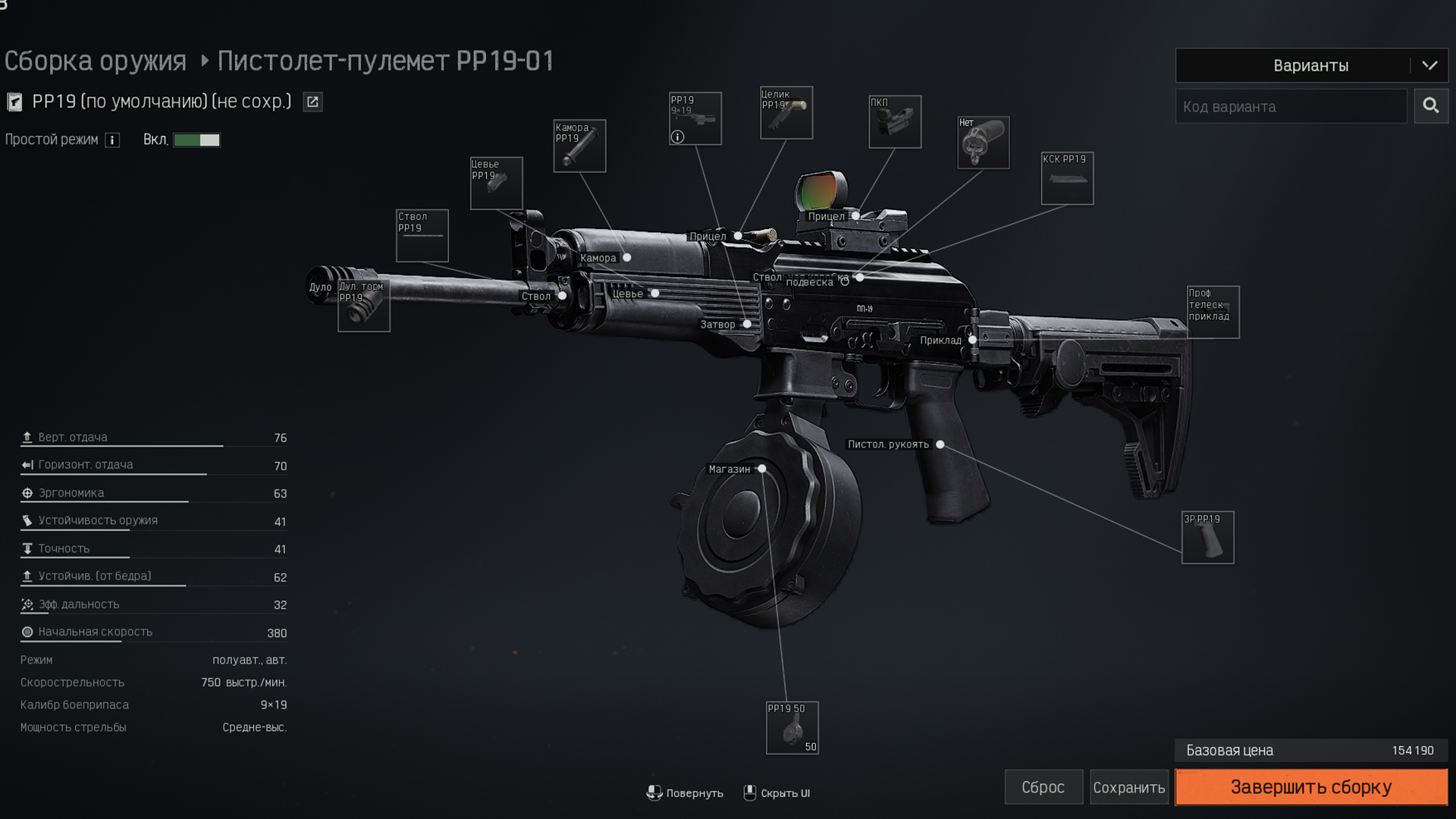
Task: Choose the Камора PP19 part slot
Action: click(579, 146)
